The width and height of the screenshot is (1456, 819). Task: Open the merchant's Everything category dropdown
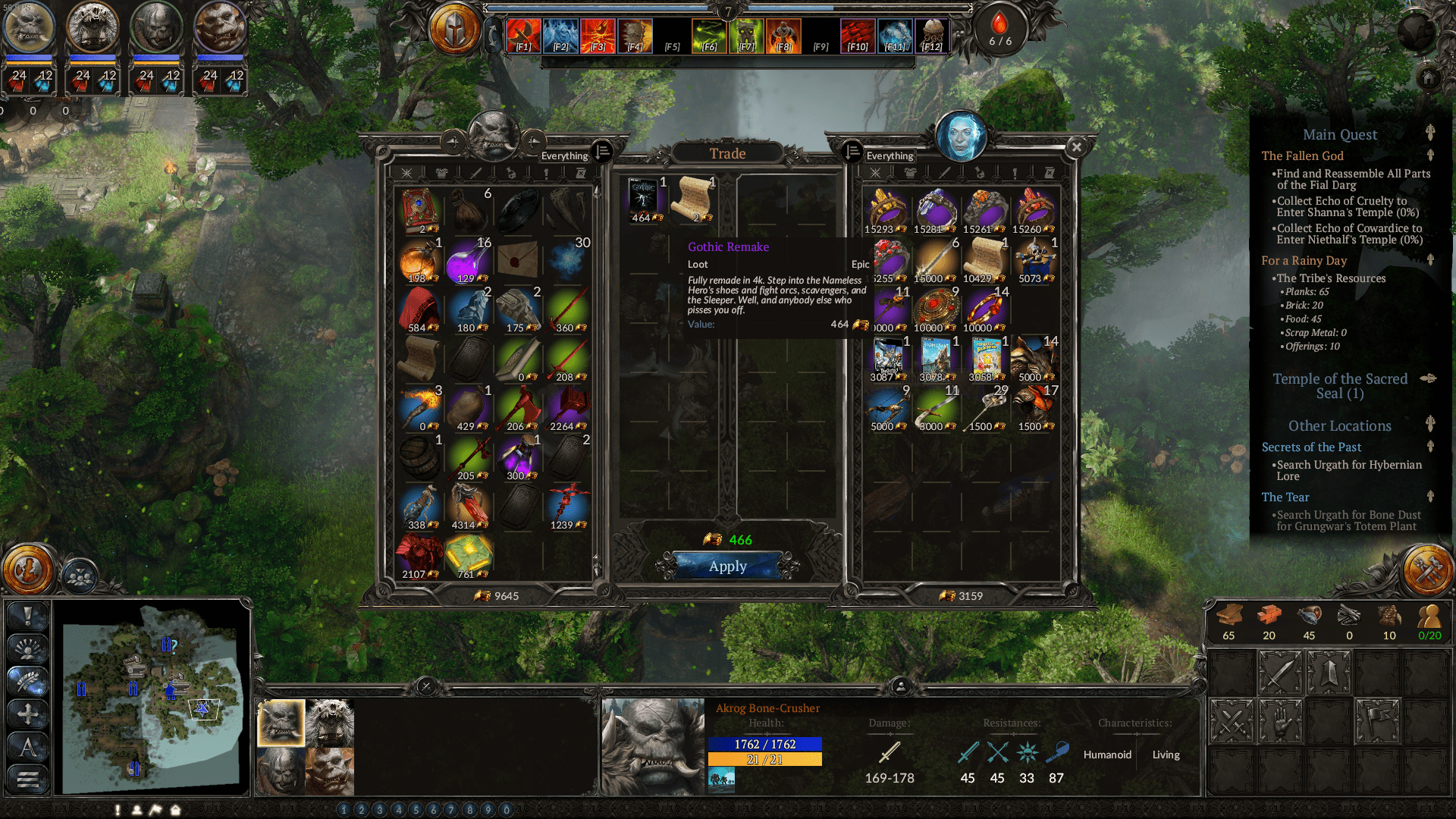pos(891,155)
